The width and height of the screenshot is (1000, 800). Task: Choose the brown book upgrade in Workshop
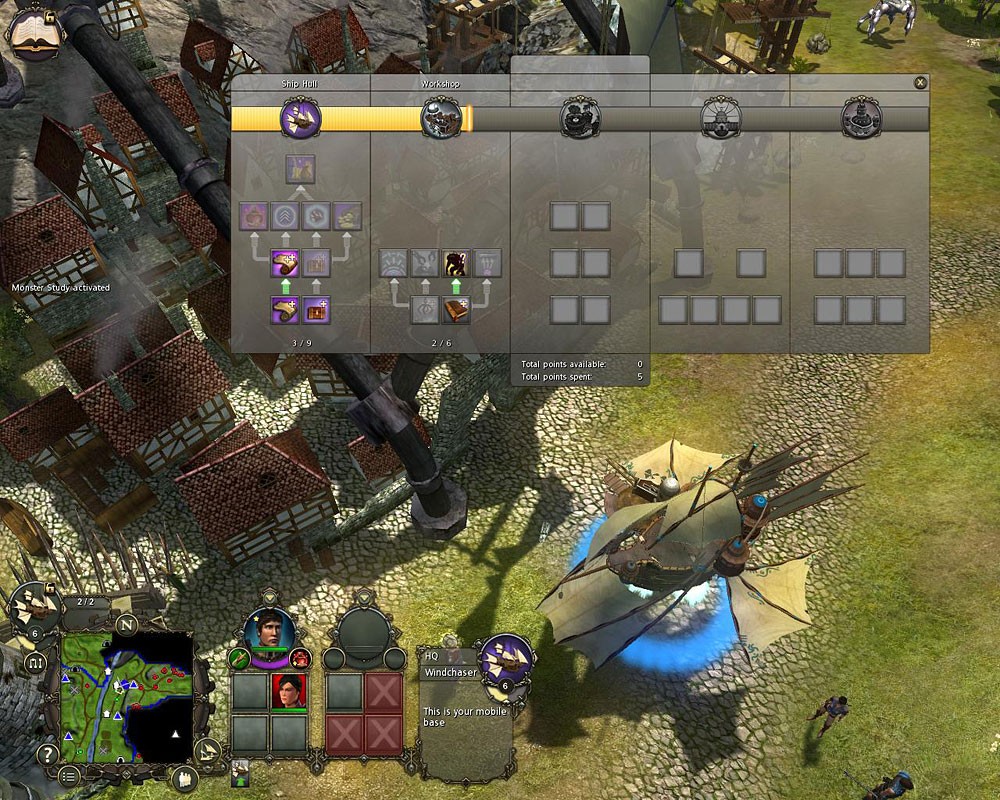coord(457,310)
